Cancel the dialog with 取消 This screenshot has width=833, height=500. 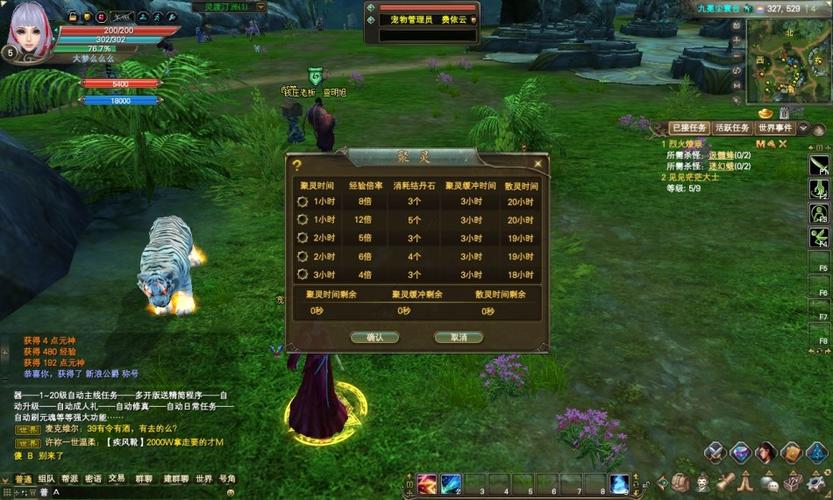458,338
